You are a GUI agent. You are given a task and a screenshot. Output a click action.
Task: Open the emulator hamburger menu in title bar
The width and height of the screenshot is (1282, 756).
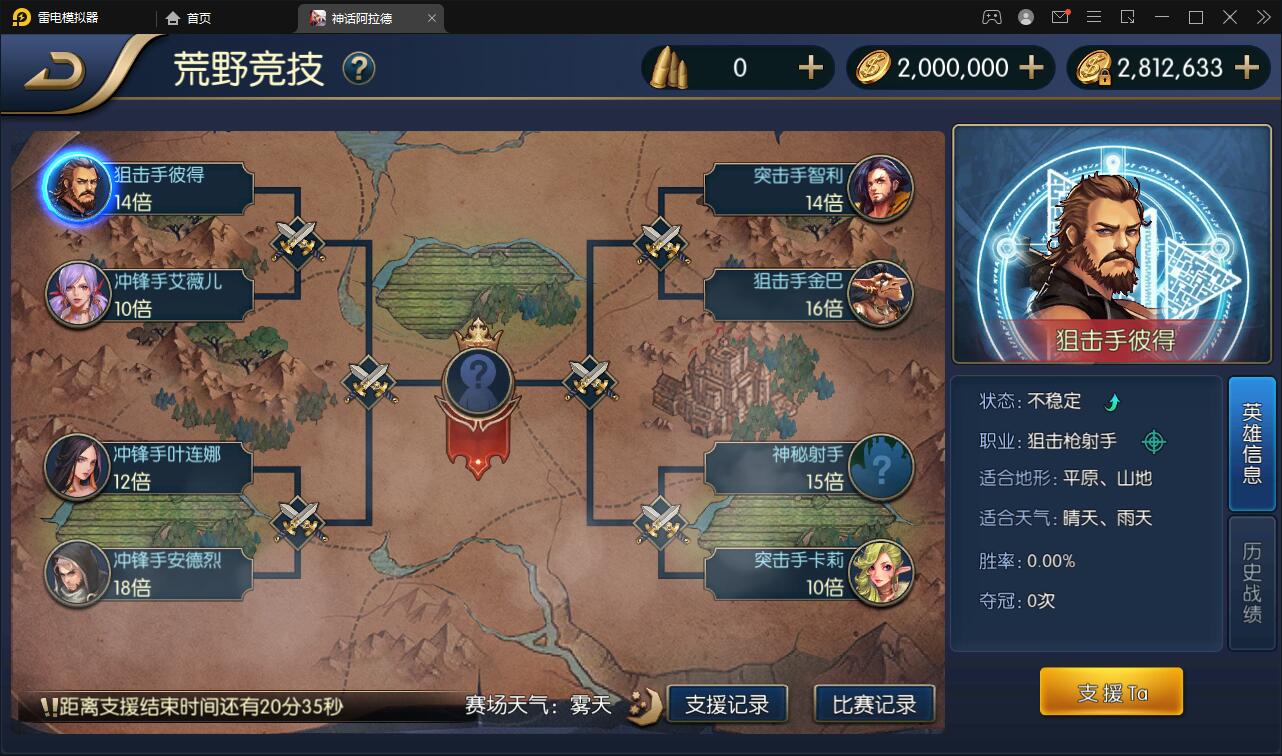click(x=1093, y=17)
